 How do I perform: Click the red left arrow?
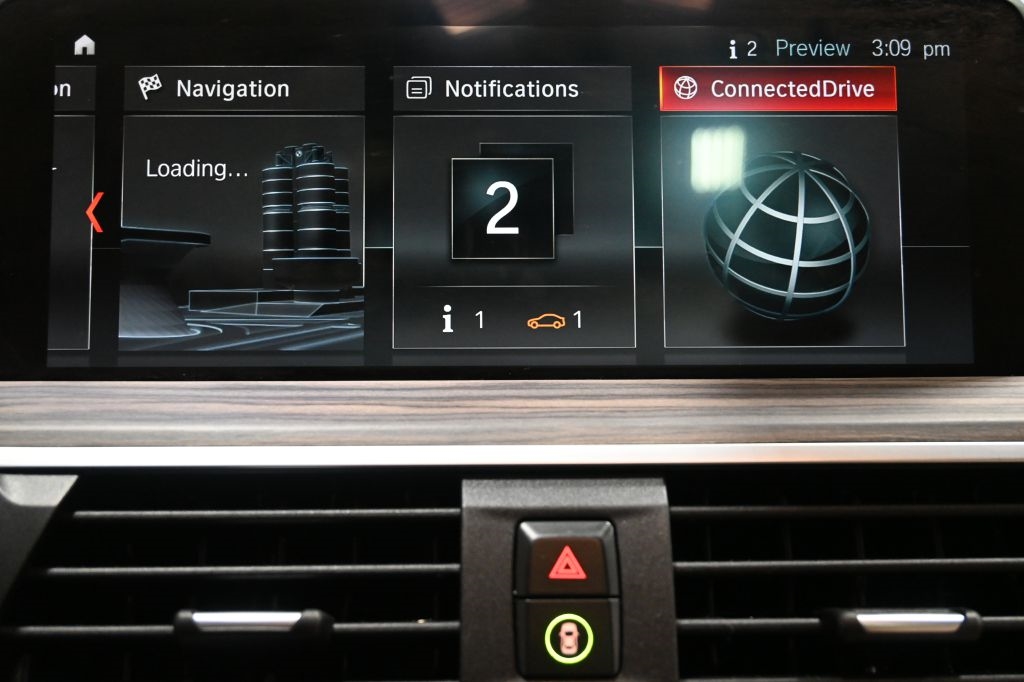(95, 212)
